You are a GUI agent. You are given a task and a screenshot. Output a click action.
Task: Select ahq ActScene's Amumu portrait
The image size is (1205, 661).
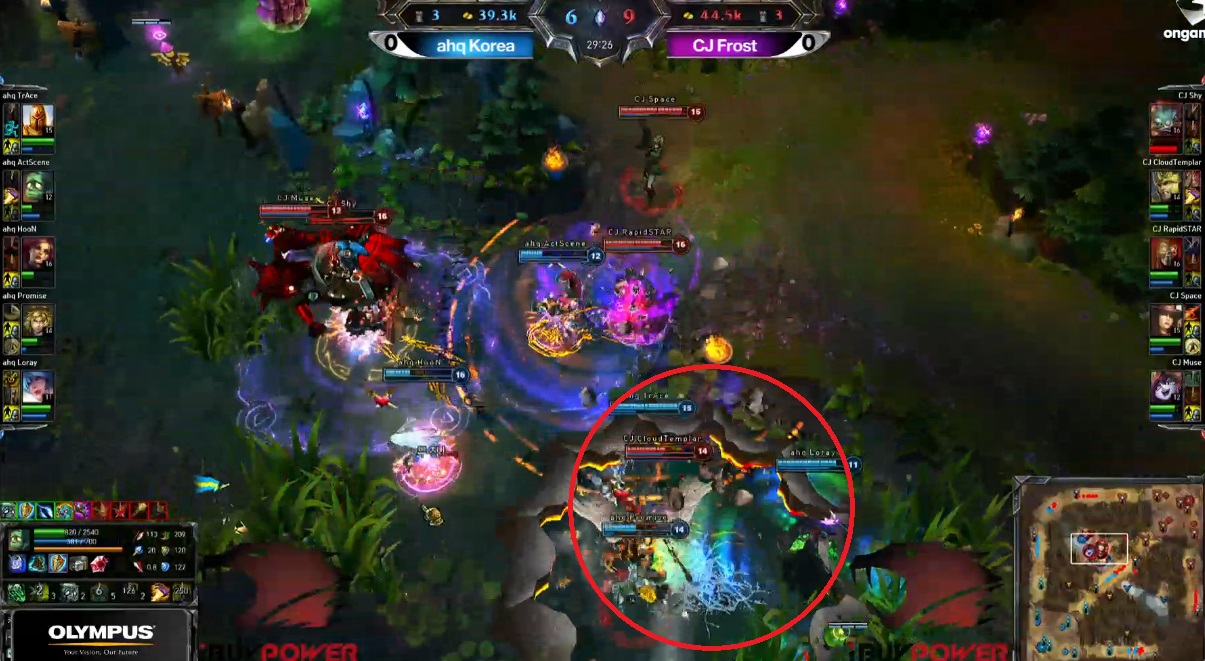click(38, 187)
